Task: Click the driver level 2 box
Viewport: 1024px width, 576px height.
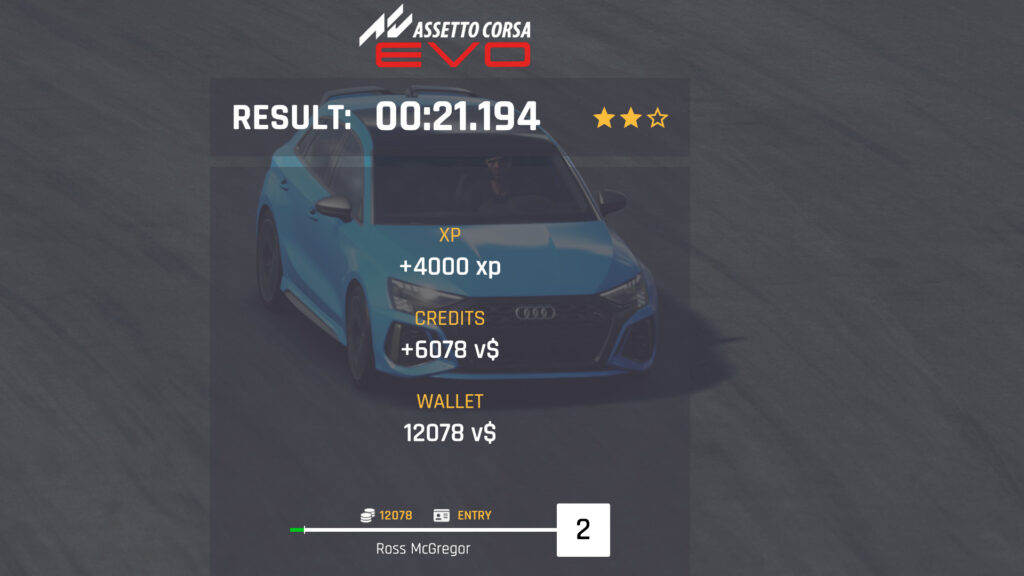Action: pos(583,530)
